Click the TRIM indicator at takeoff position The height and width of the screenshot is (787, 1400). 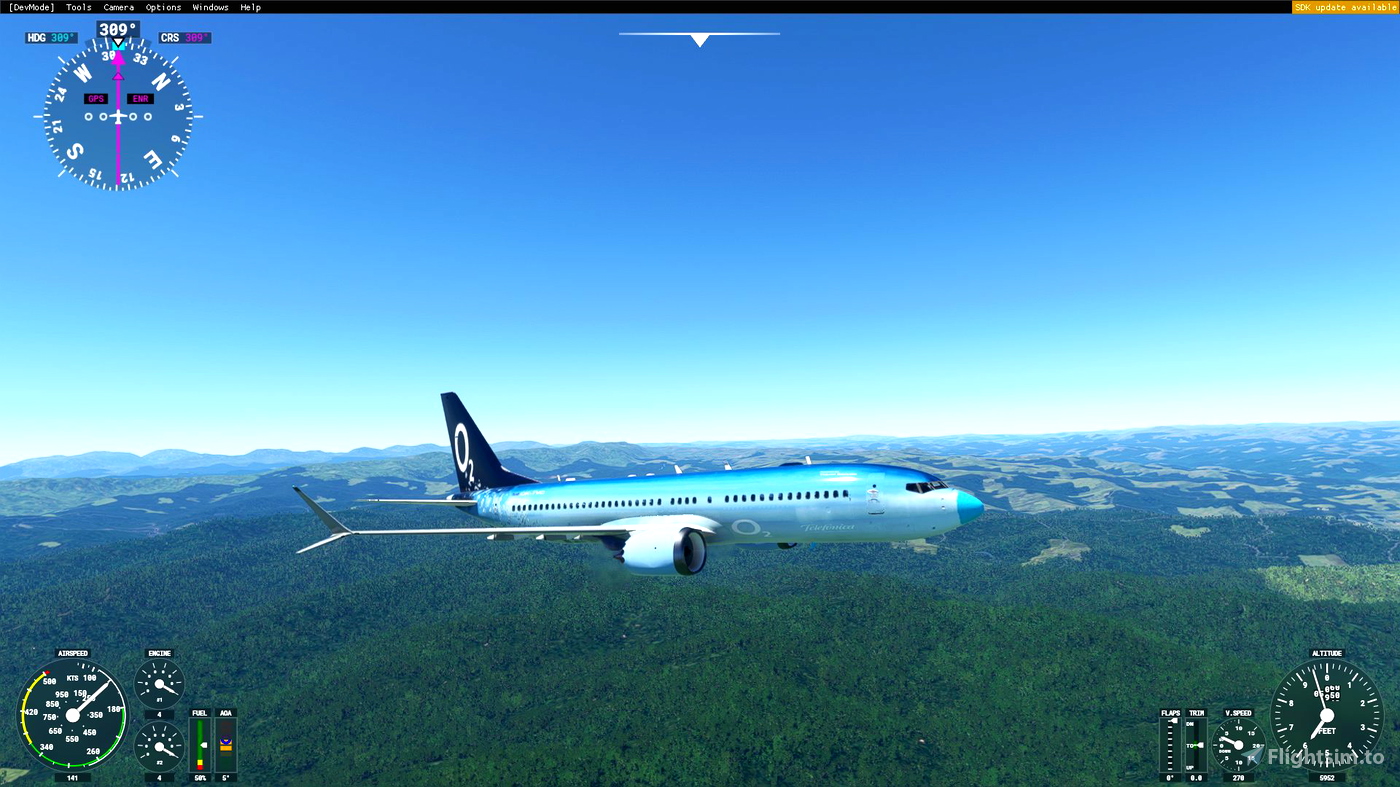(x=1196, y=745)
